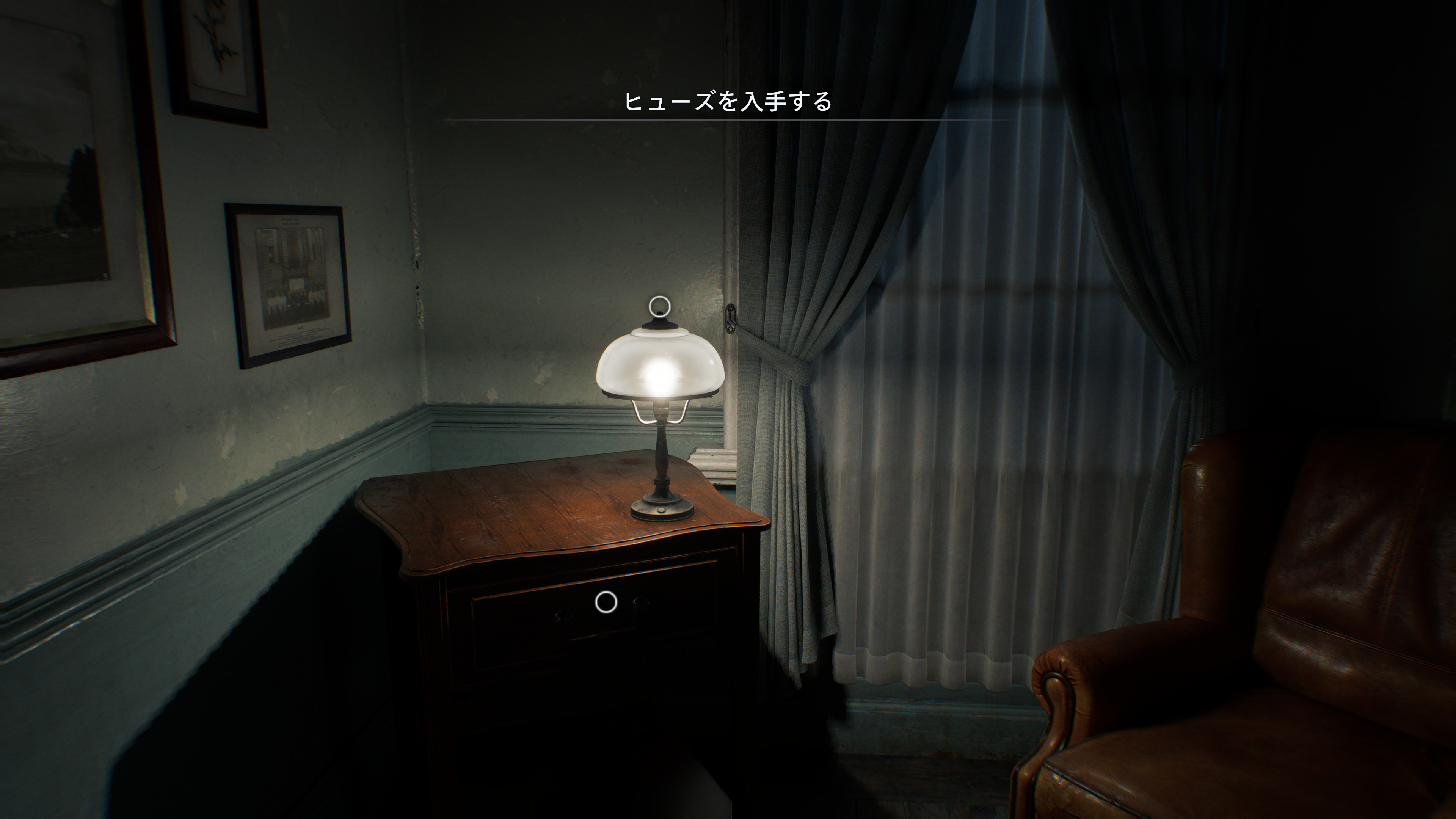Select the interaction marker above the lamp

(x=659, y=307)
